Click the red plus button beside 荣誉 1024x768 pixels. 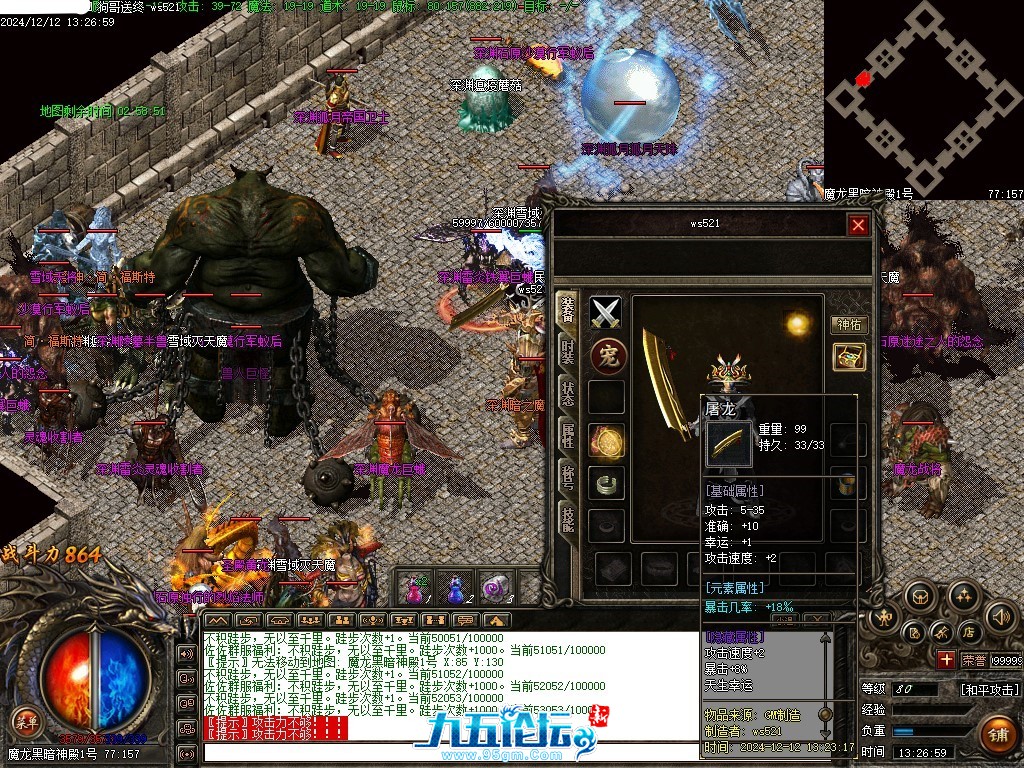[945, 660]
